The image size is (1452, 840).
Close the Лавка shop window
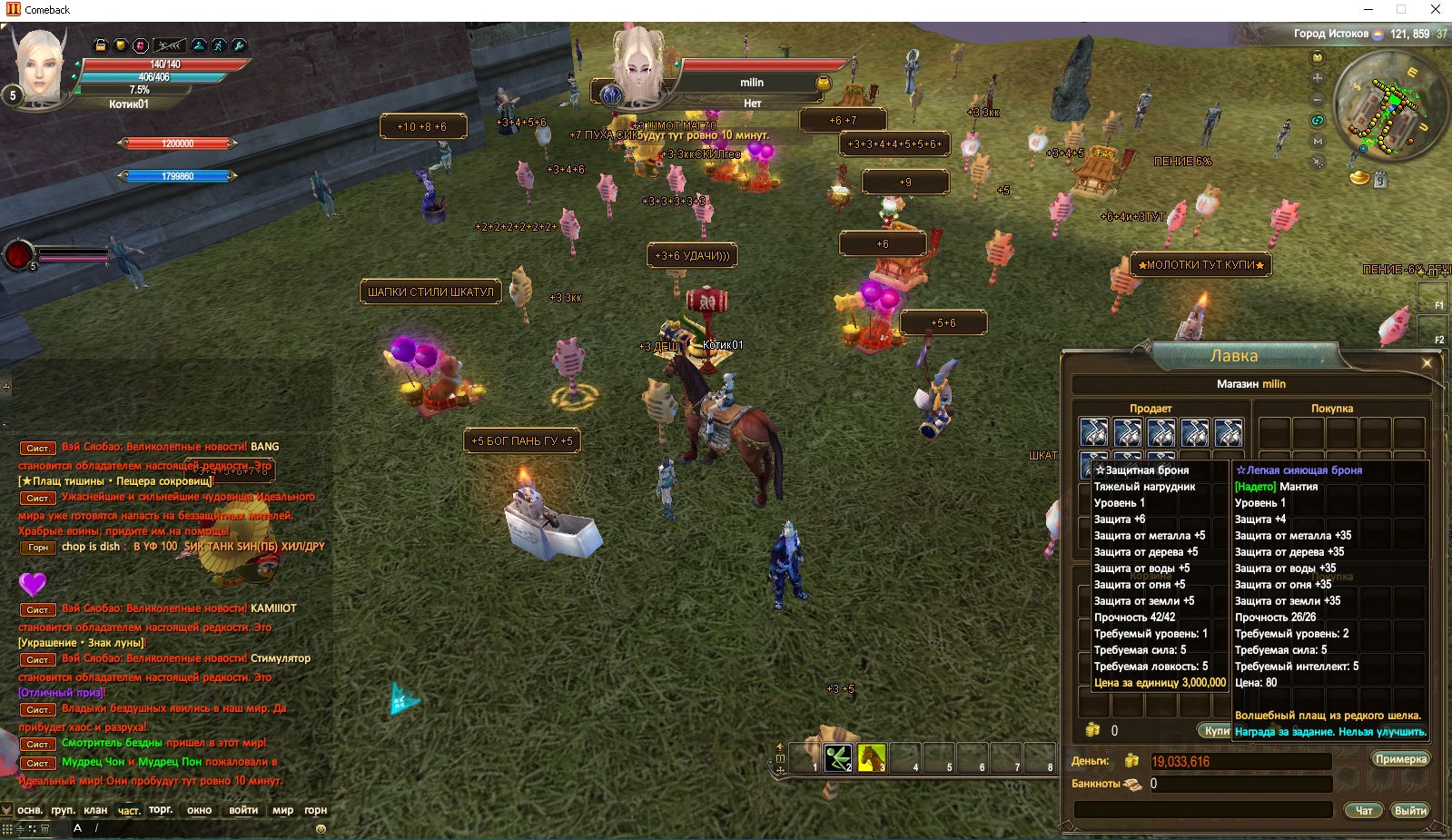pyautogui.click(x=1427, y=363)
